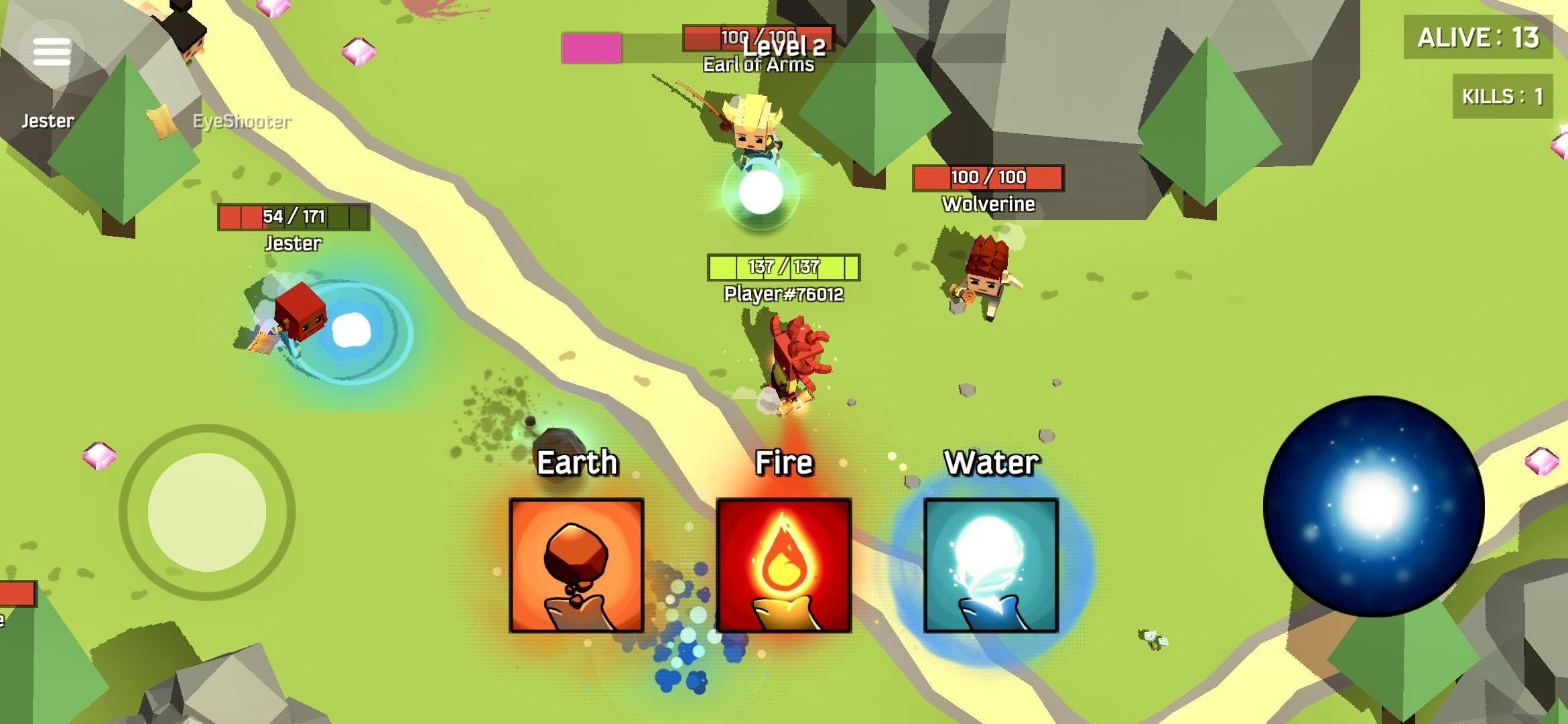Cast Fire by tapping its flame icon
The height and width of the screenshot is (724, 1568).
[785, 565]
